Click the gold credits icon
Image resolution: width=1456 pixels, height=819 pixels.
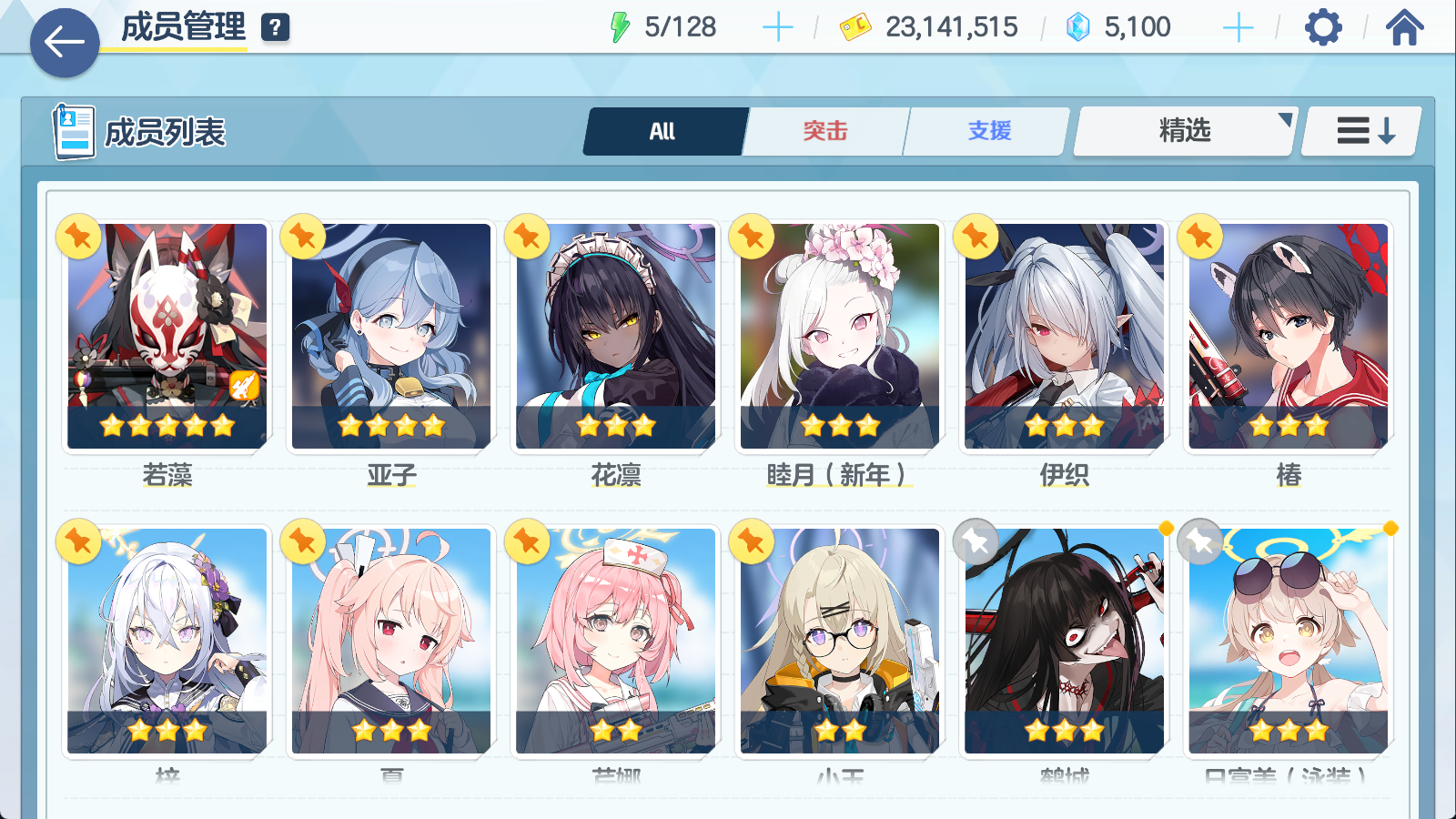click(x=854, y=26)
